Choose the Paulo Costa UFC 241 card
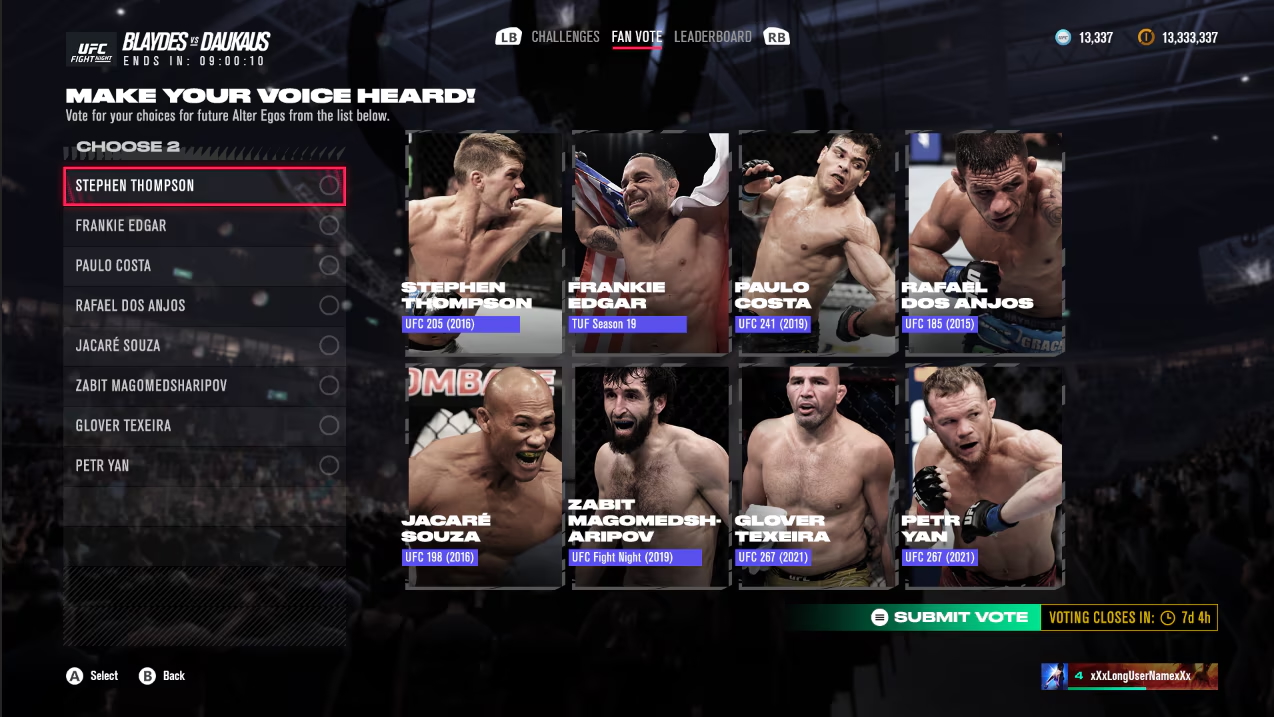The width and height of the screenshot is (1274, 717). (x=818, y=243)
